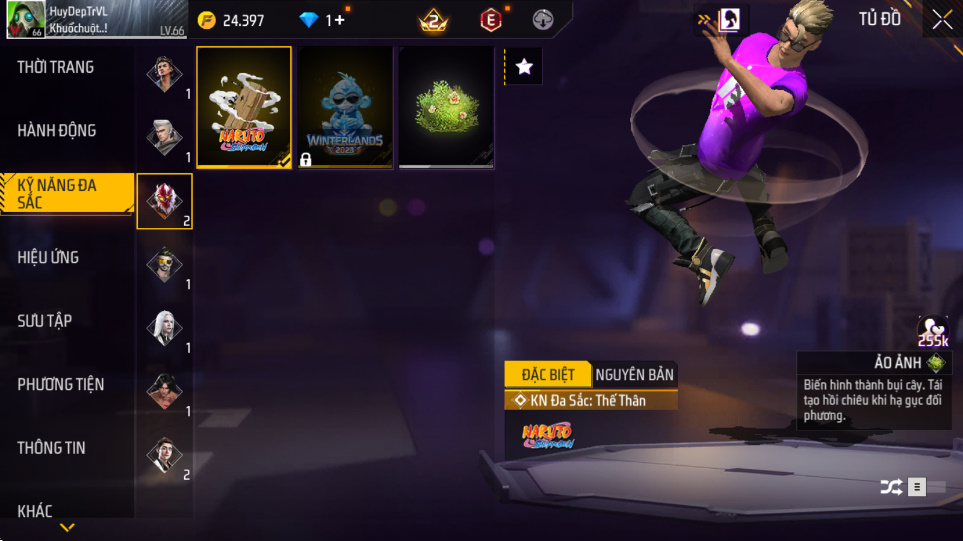The height and width of the screenshot is (541, 963).
Task: Choose the green bush skill skin
Action: coord(446,107)
